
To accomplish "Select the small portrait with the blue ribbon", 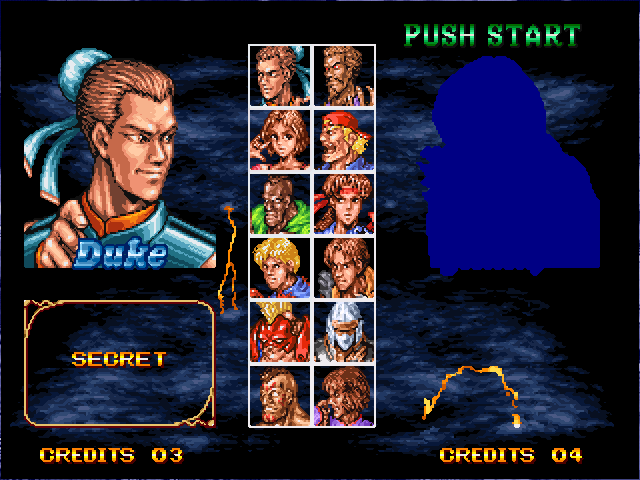I will pos(281,76).
